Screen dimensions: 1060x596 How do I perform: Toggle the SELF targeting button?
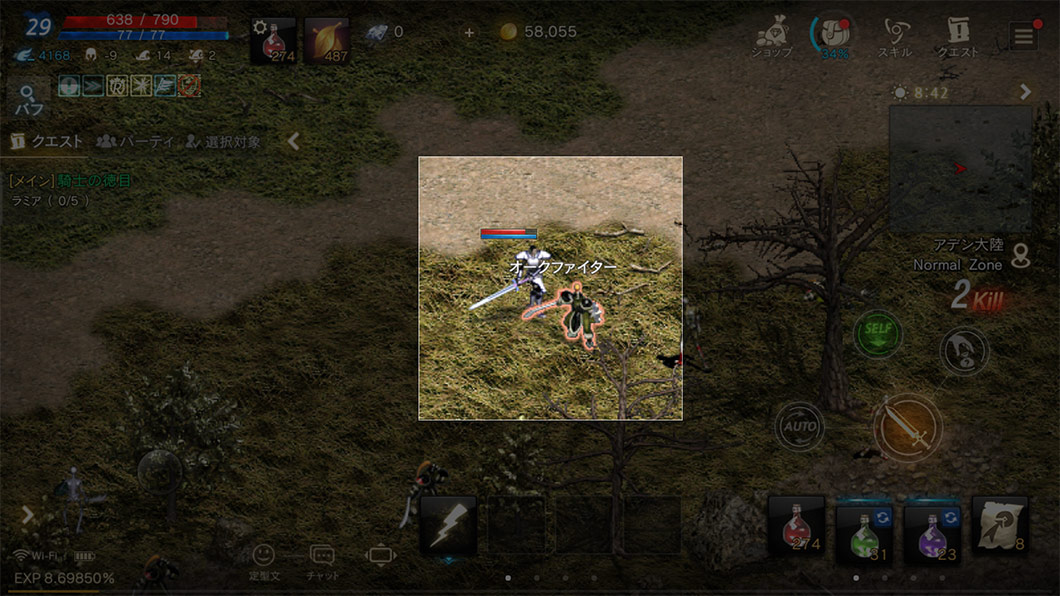877,334
